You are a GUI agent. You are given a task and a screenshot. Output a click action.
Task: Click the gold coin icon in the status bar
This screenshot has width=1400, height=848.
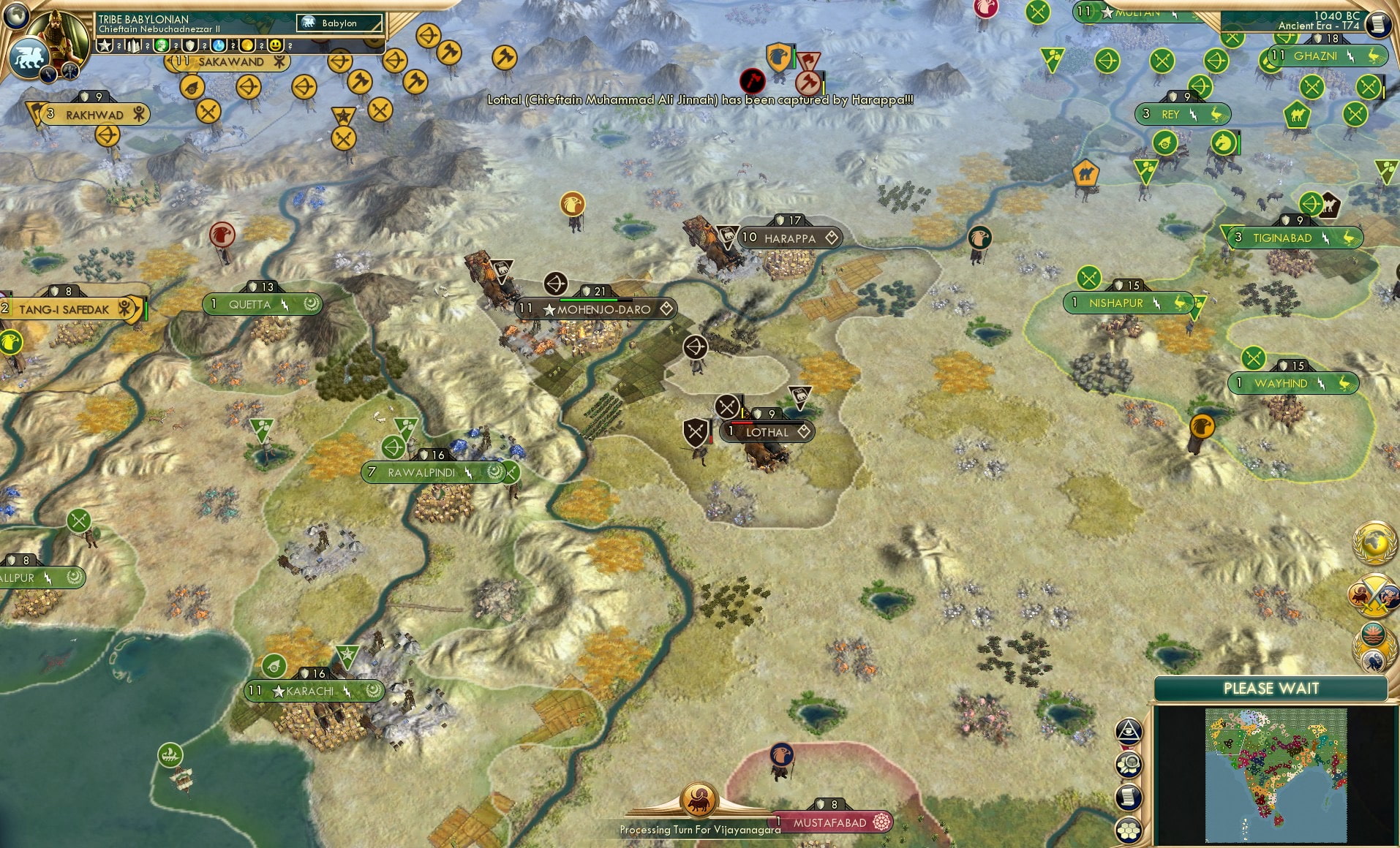tap(248, 45)
